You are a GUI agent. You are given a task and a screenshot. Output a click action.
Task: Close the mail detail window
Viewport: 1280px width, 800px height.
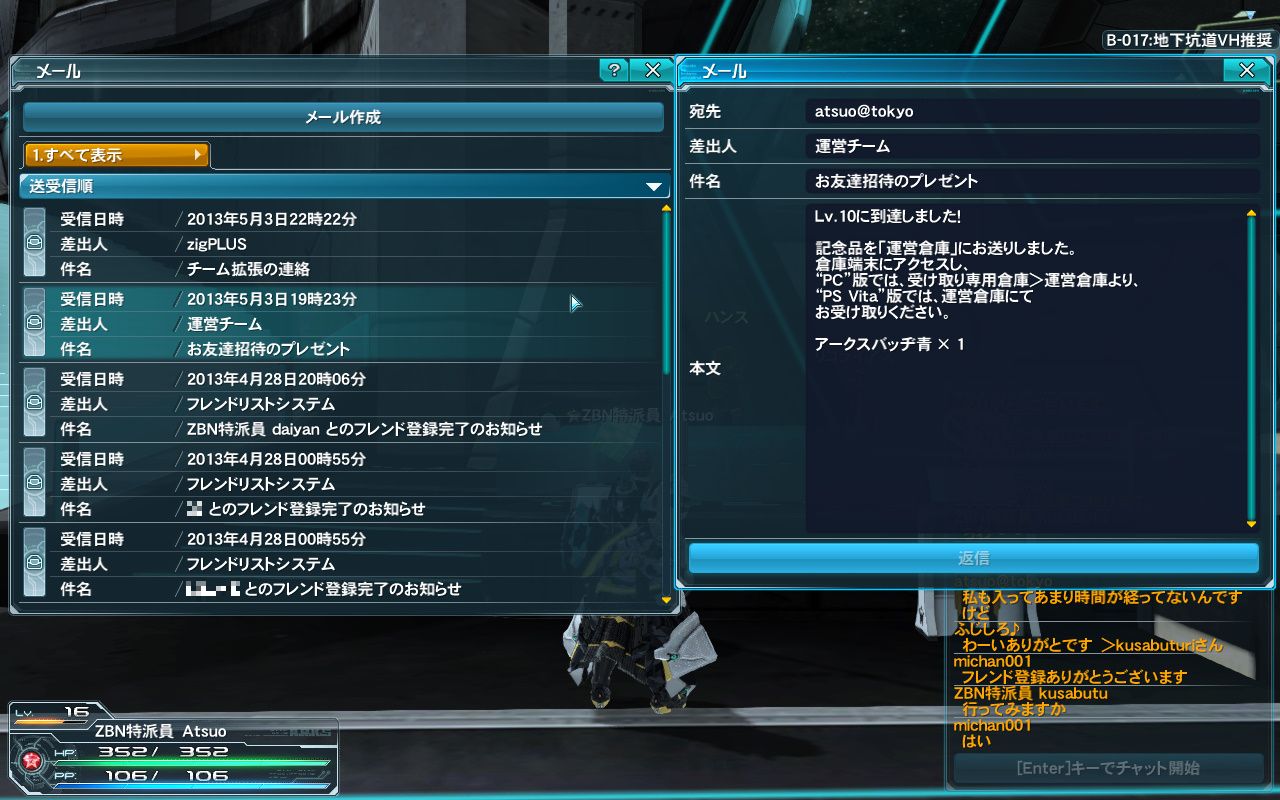1246,70
